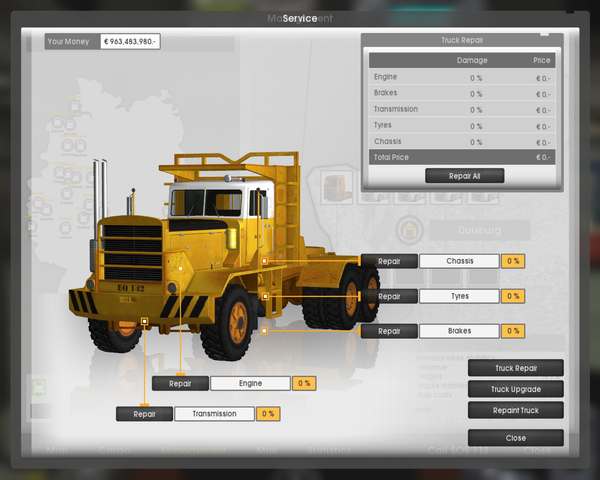
Task: Open the Truck Upgrade section
Action: (515, 389)
